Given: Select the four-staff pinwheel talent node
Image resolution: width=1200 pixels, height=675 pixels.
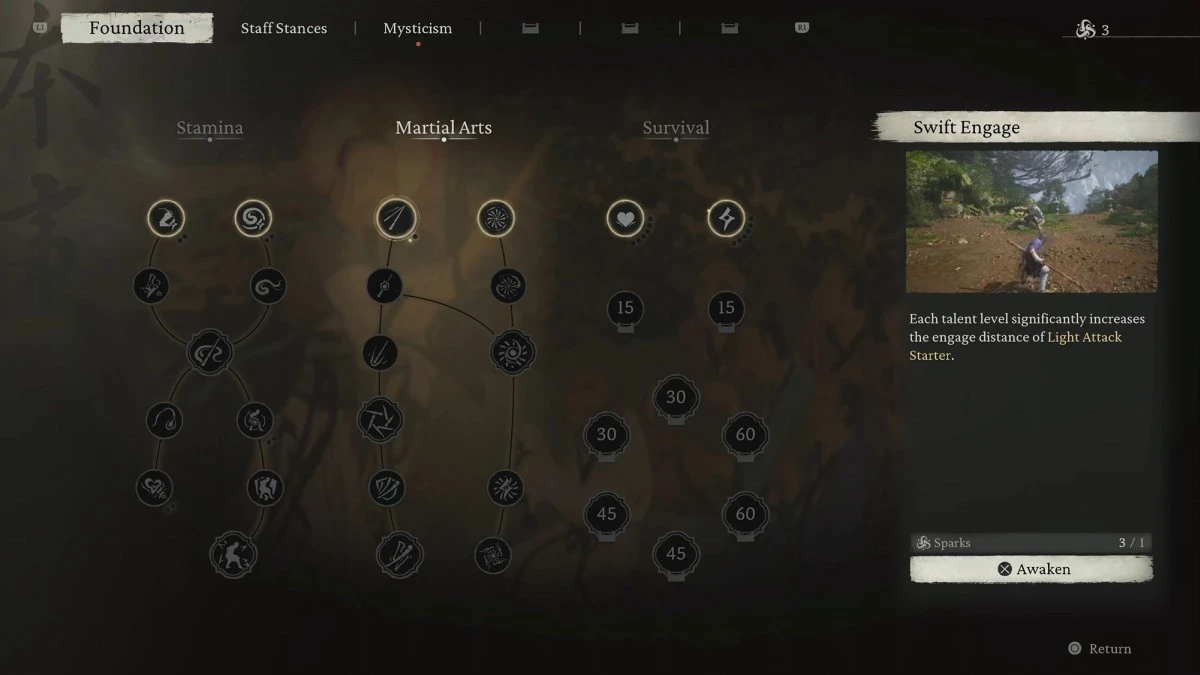Looking at the screenshot, I should 380,420.
